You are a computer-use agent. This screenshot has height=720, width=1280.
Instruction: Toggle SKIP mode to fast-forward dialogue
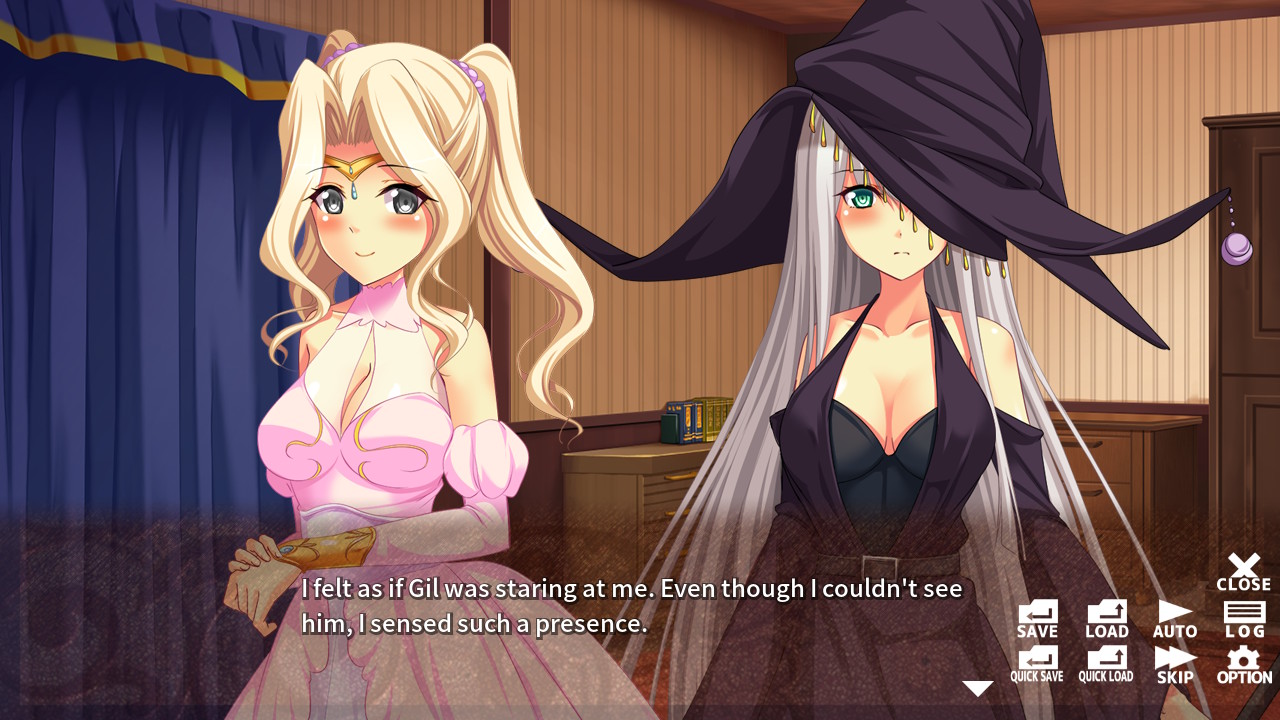(x=1175, y=662)
